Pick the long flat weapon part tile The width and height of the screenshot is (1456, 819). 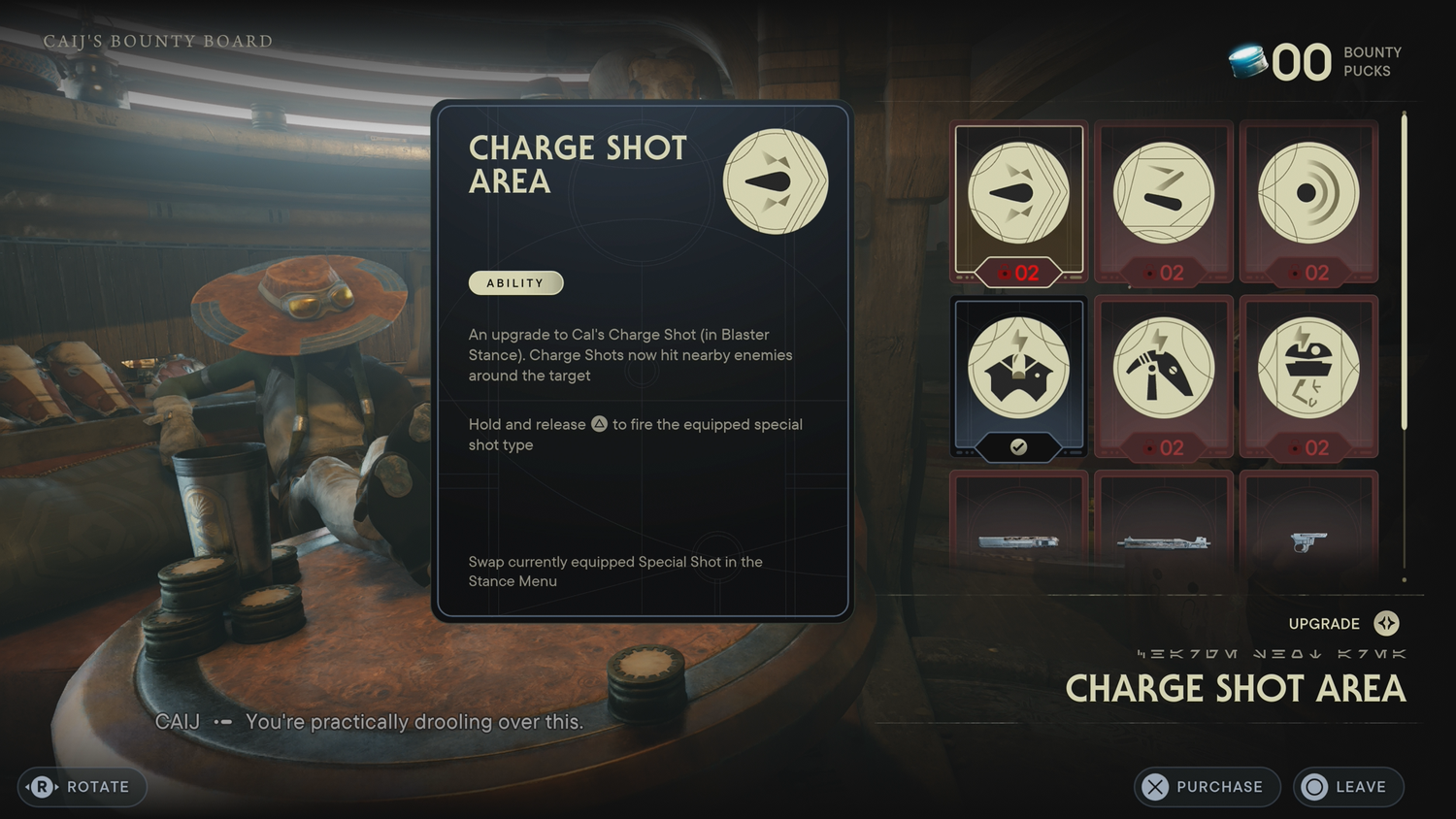point(1018,529)
